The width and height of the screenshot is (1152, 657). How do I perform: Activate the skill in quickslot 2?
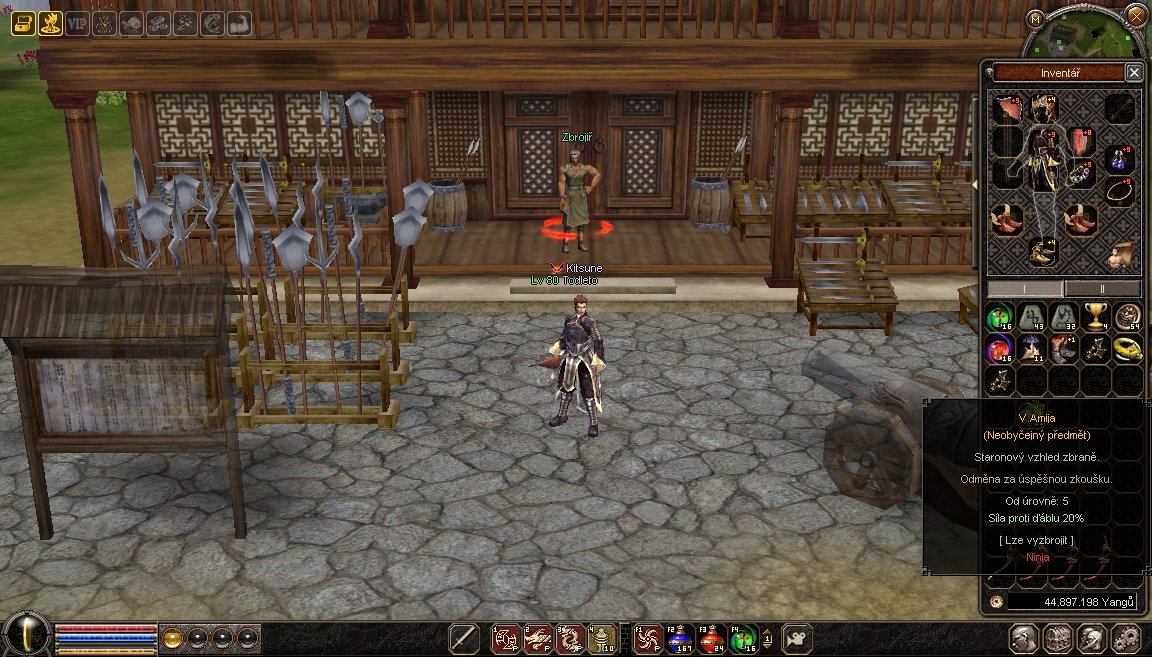click(x=538, y=638)
